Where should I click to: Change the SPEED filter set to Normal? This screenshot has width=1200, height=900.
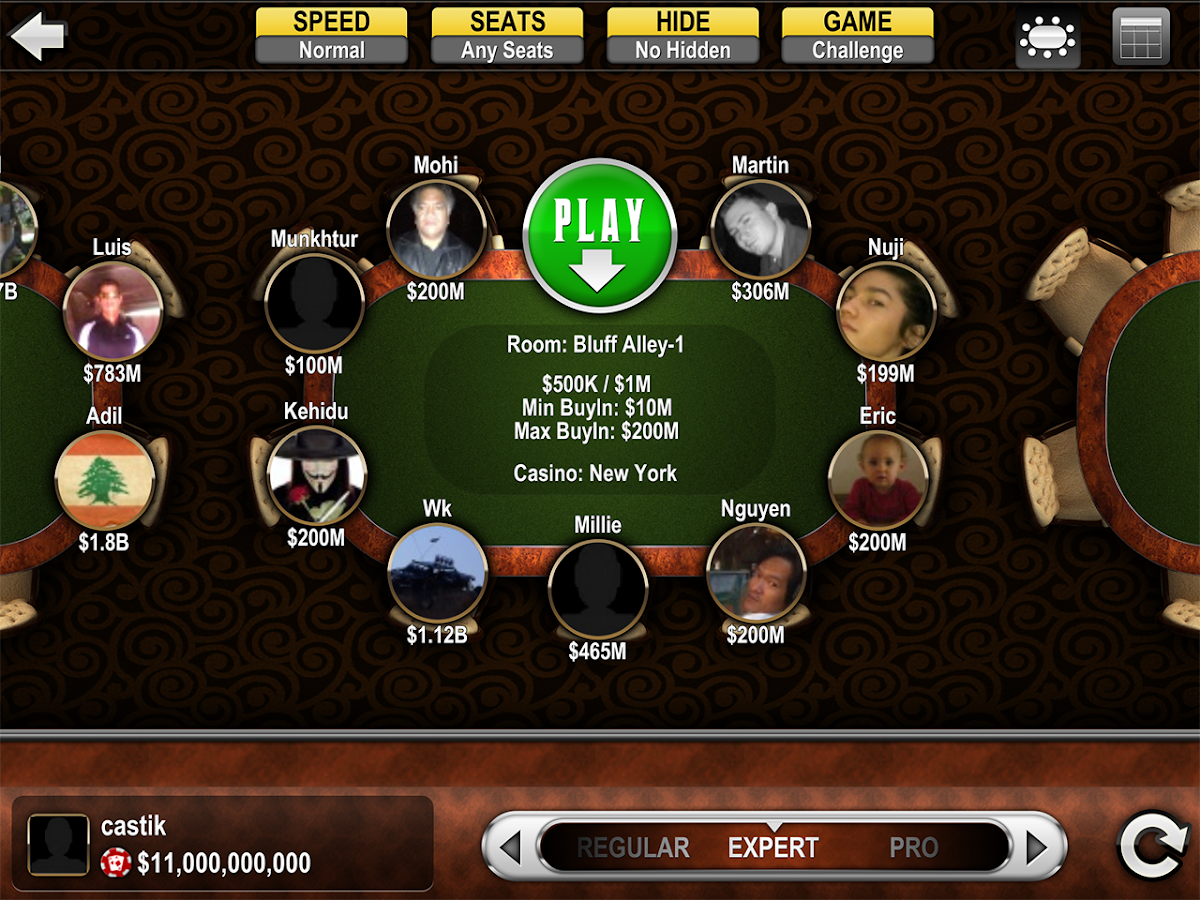coord(331,36)
